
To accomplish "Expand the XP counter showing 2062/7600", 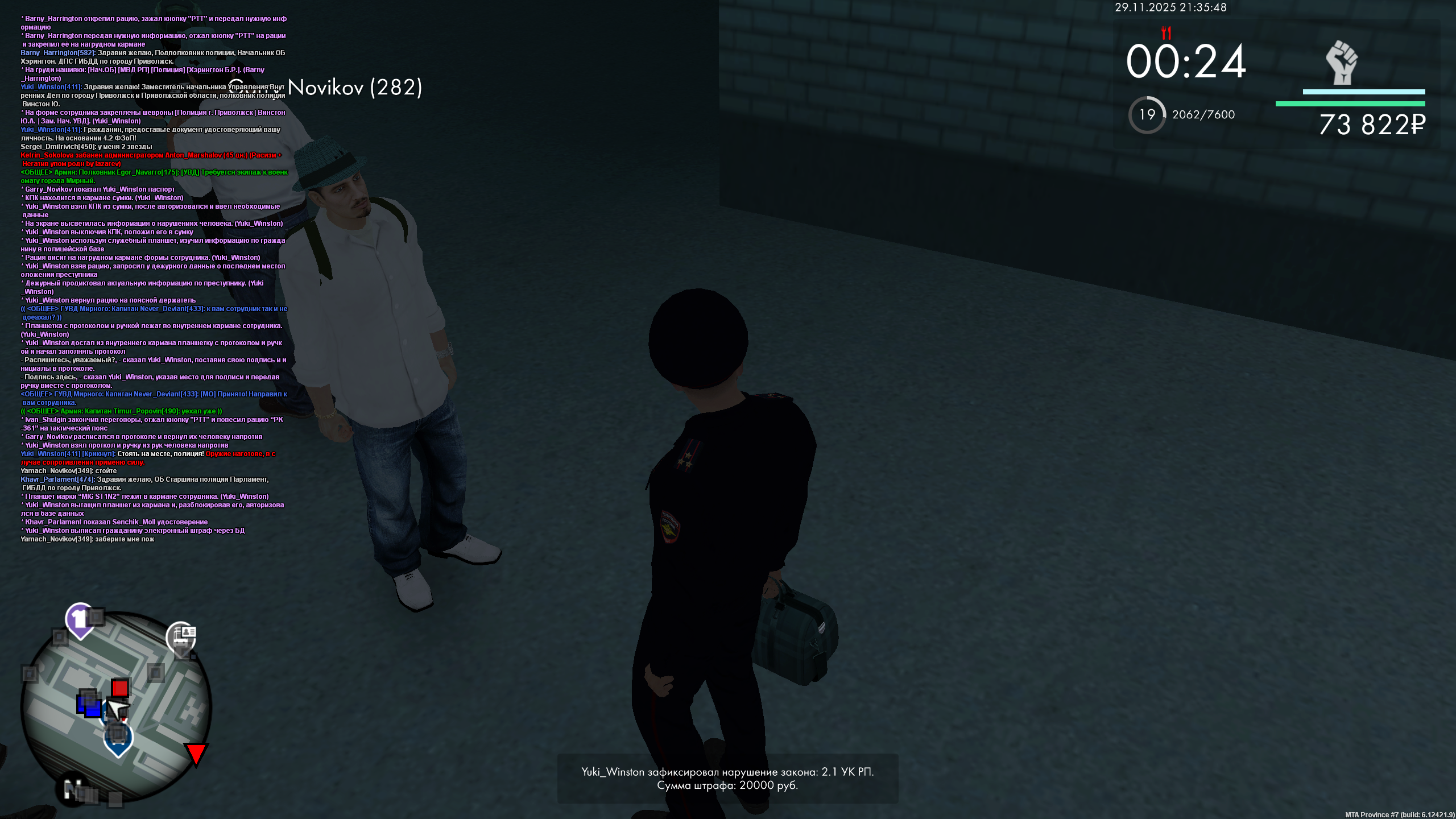I will 1202,115.
